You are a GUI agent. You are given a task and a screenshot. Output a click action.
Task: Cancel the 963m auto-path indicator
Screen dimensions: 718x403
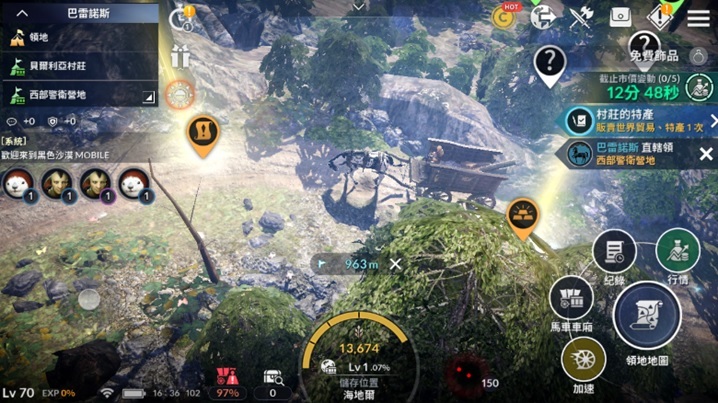[x=396, y=264]
